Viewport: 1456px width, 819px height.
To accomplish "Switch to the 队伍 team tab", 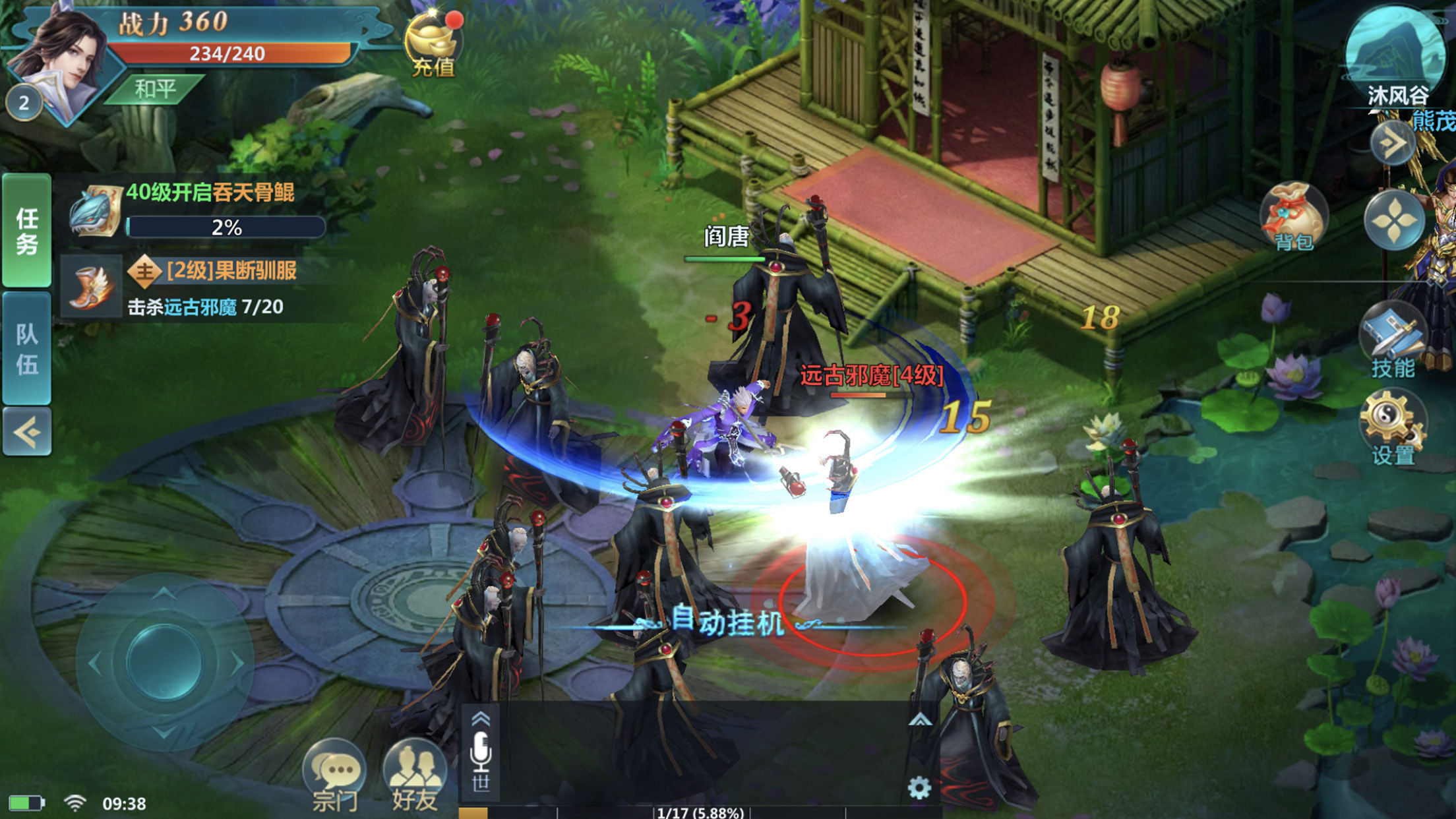I will [x=27, y=348].
